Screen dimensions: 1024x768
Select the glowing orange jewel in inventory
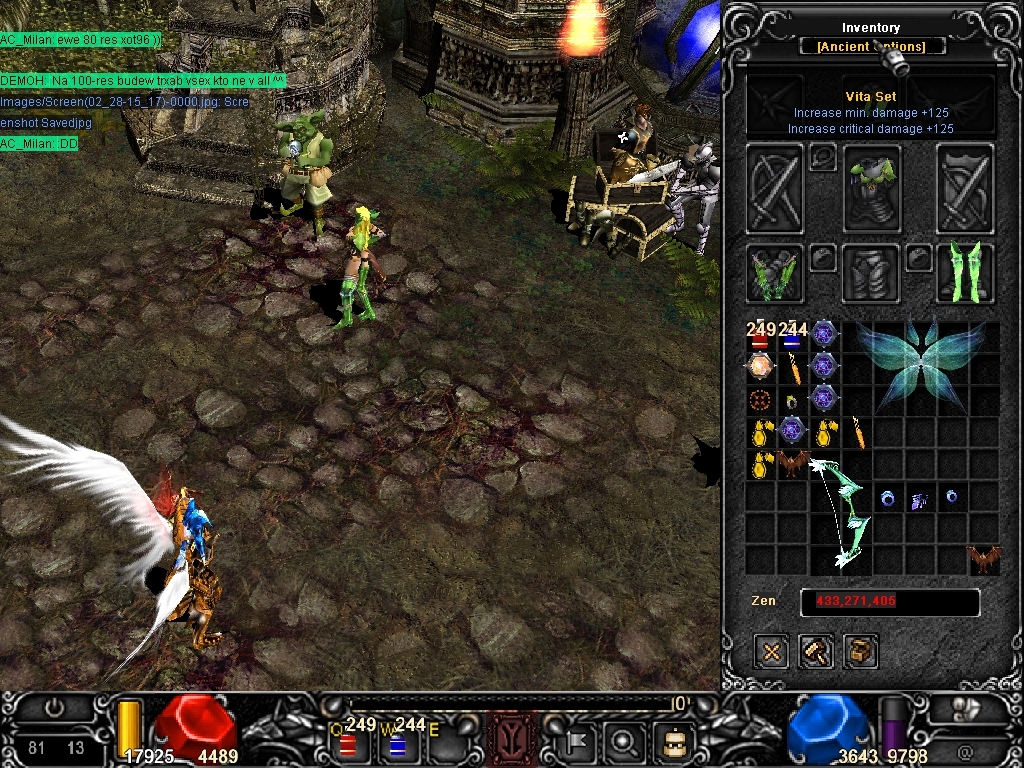point(760,368)
